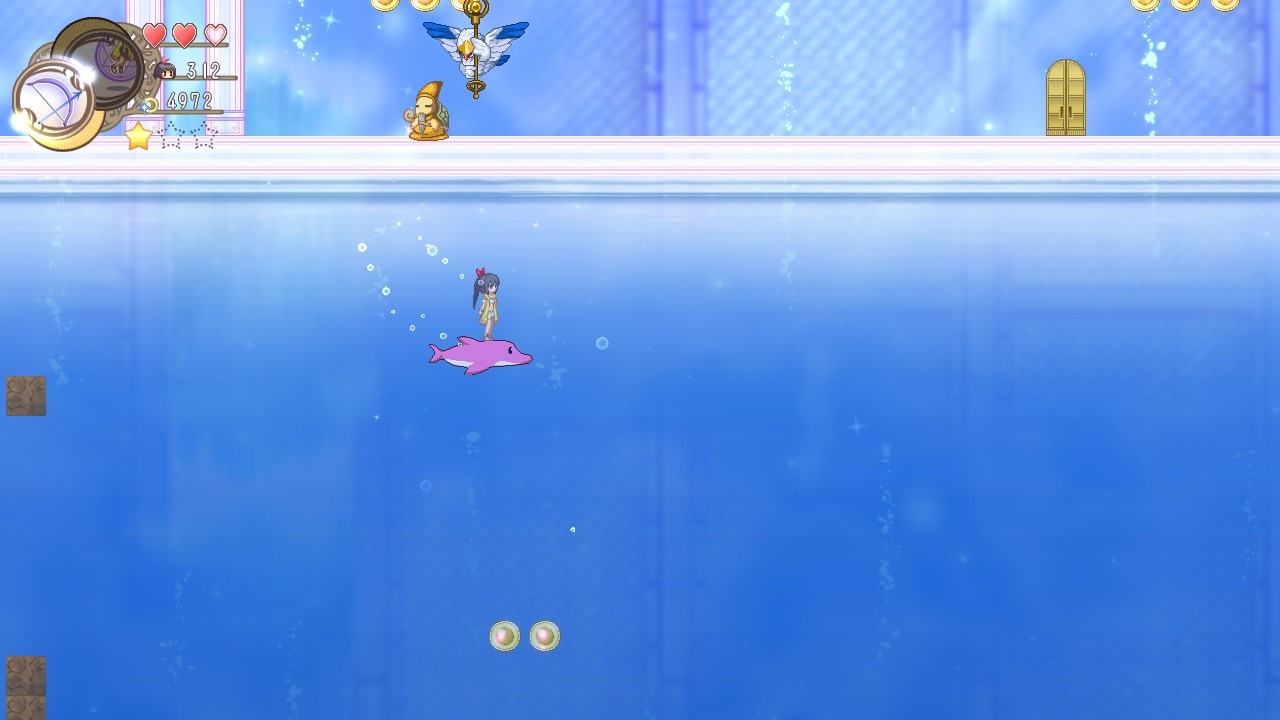Click the left pearl orb near the bottom

(504, 636)
